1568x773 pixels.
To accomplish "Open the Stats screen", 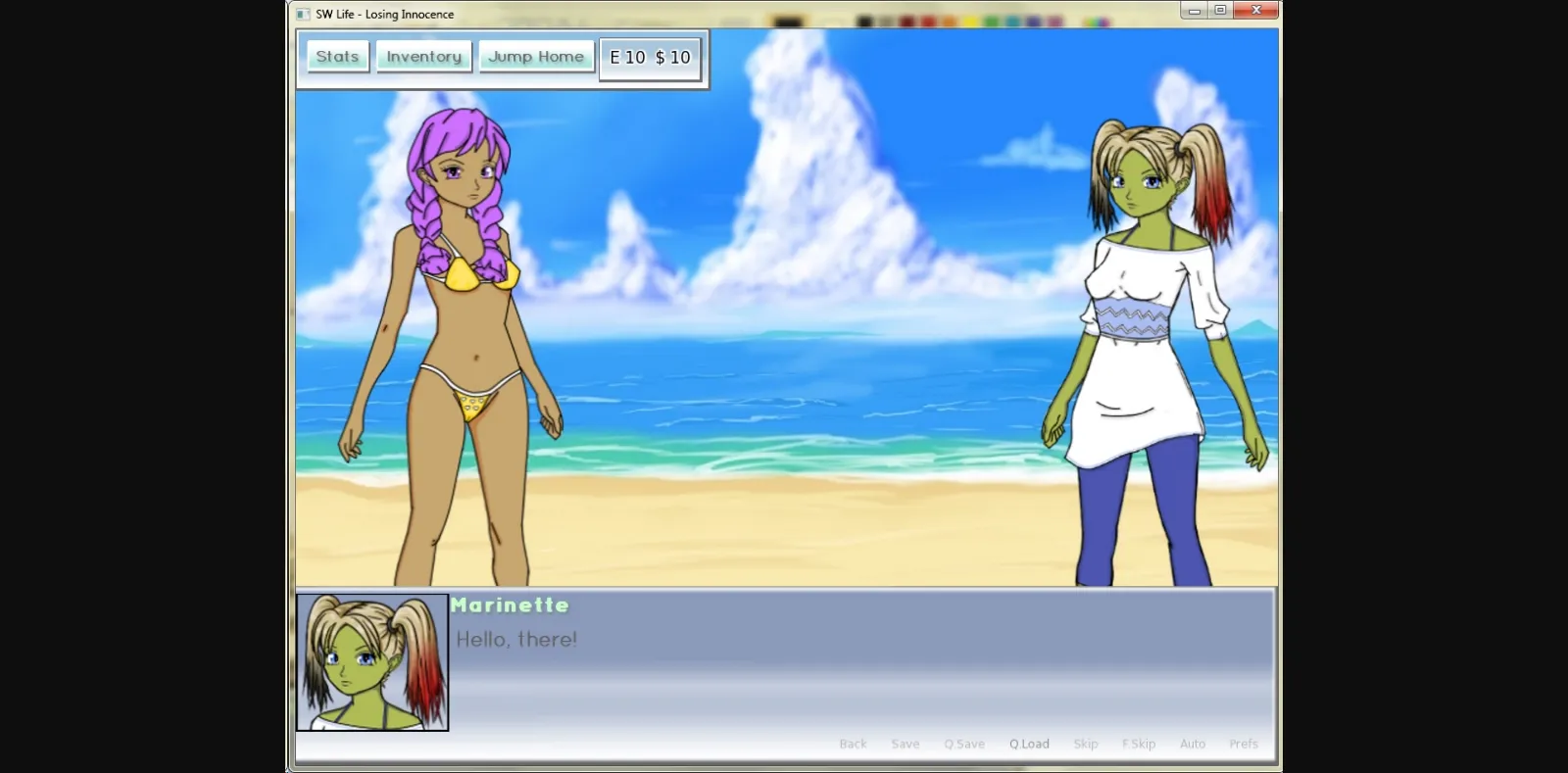I will (336, 56).
